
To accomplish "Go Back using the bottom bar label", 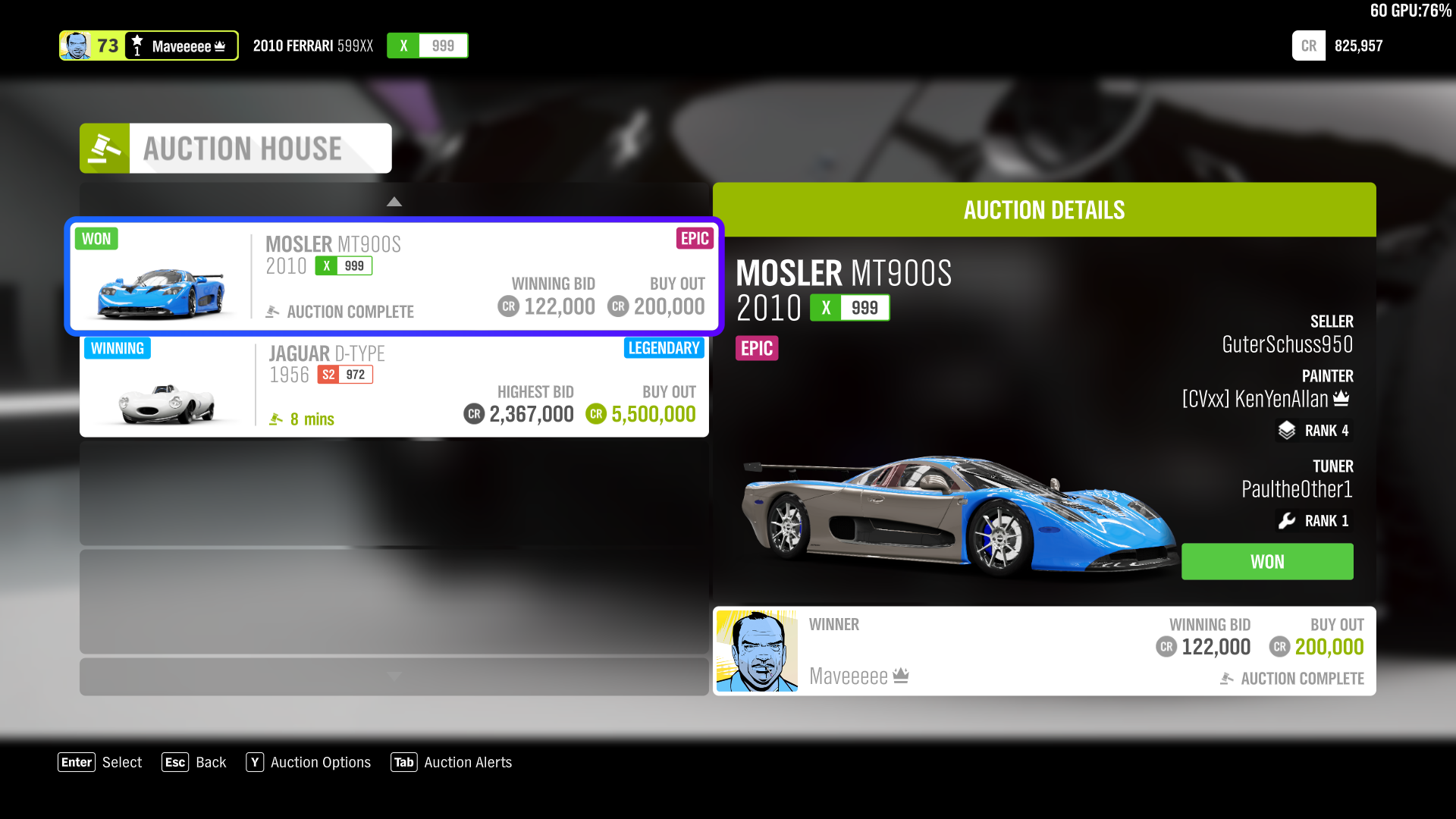I will pyautogui.click(x=210, y=762).
